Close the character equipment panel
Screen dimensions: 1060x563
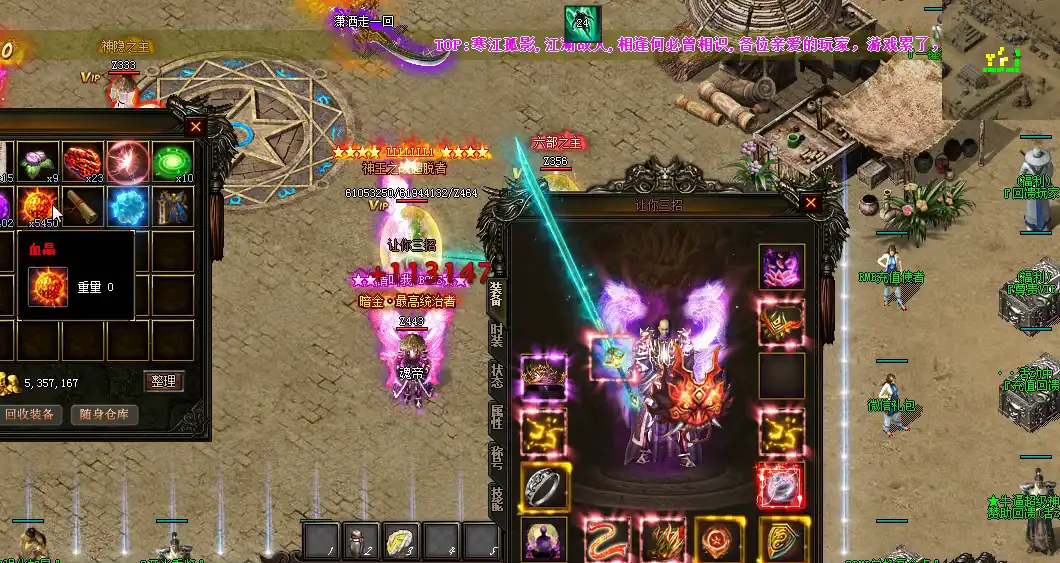tap(811, 203)
